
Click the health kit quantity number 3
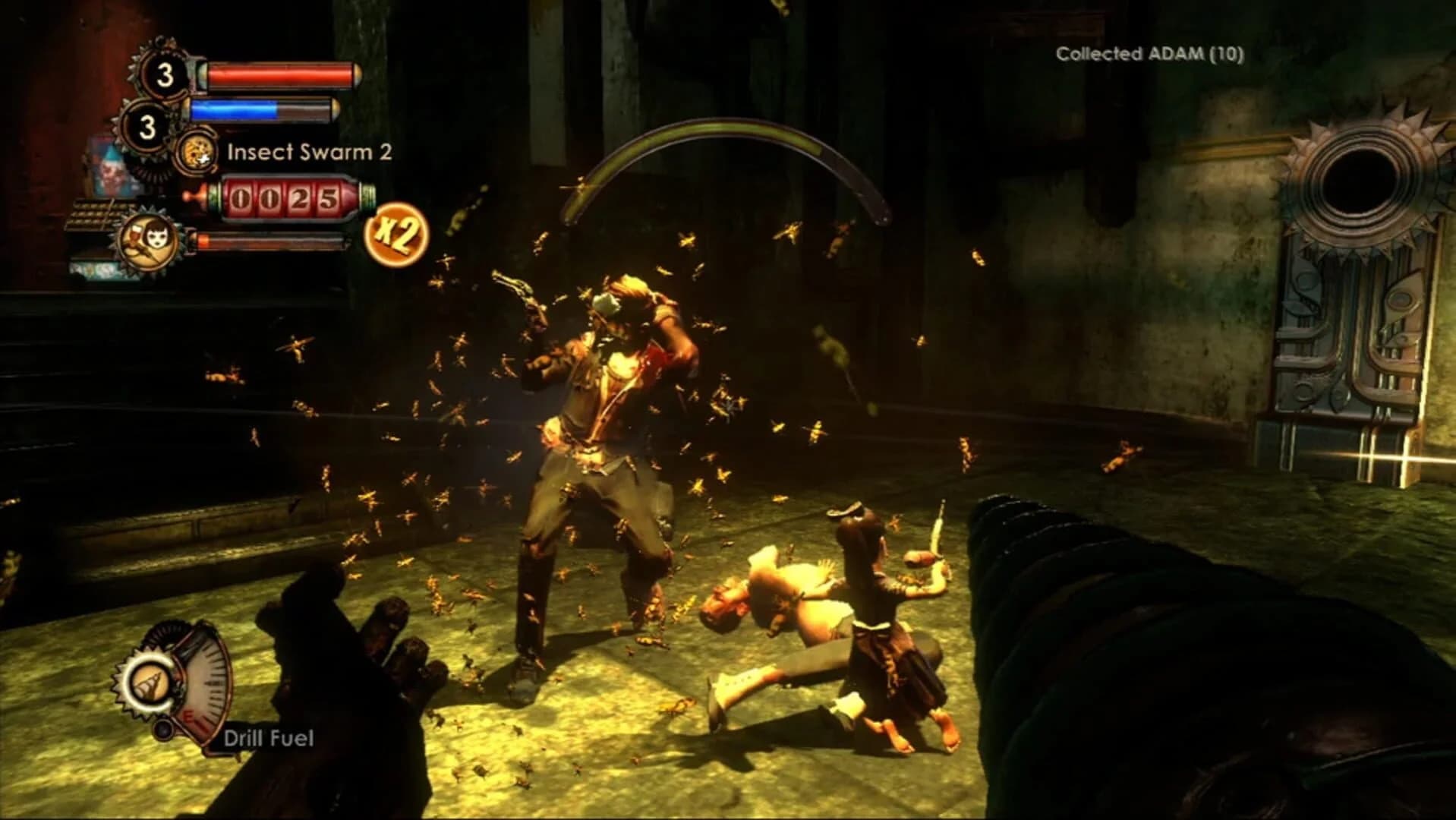coord(165,74)
